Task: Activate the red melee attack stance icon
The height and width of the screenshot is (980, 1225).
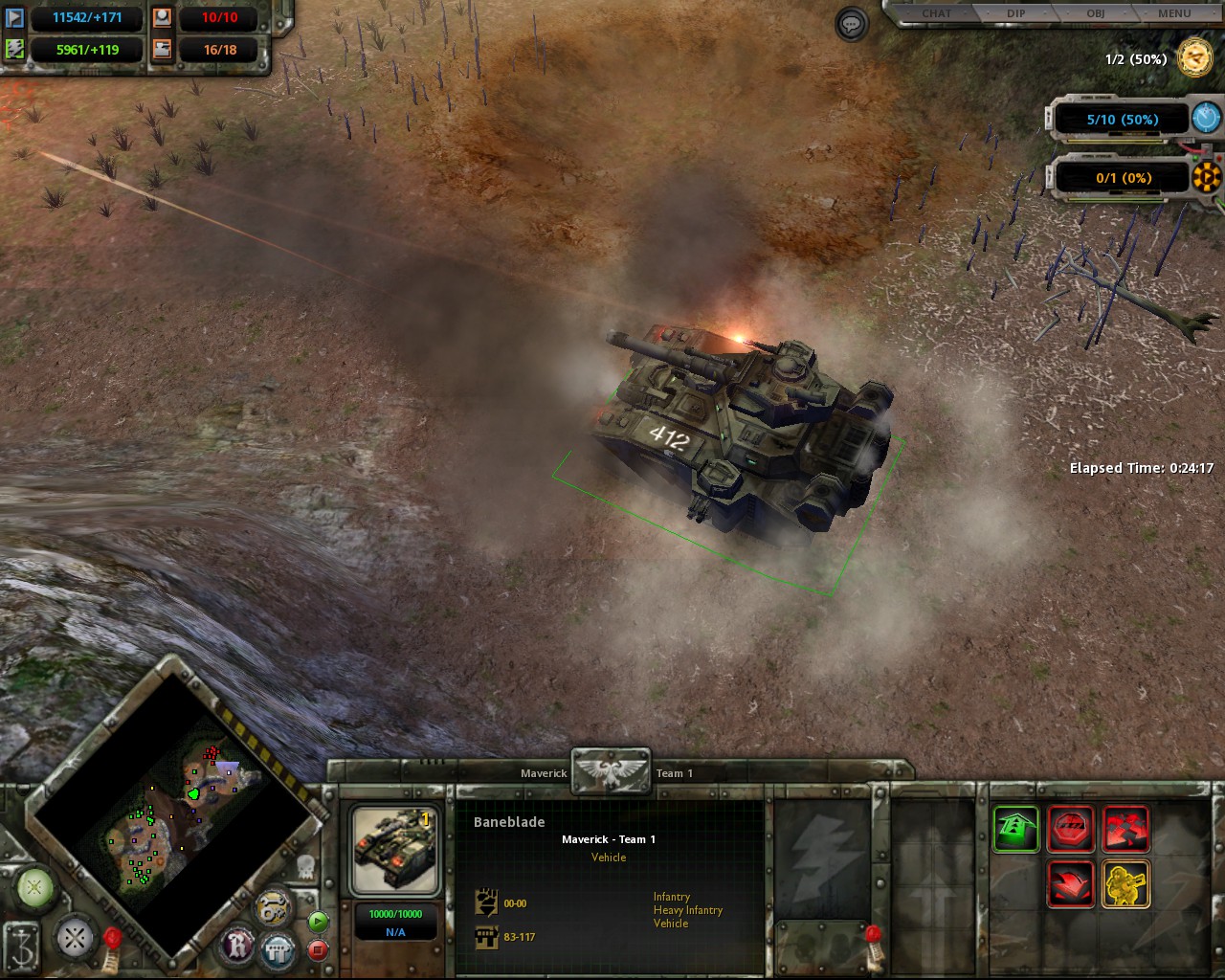Action: click(1126, 829)
